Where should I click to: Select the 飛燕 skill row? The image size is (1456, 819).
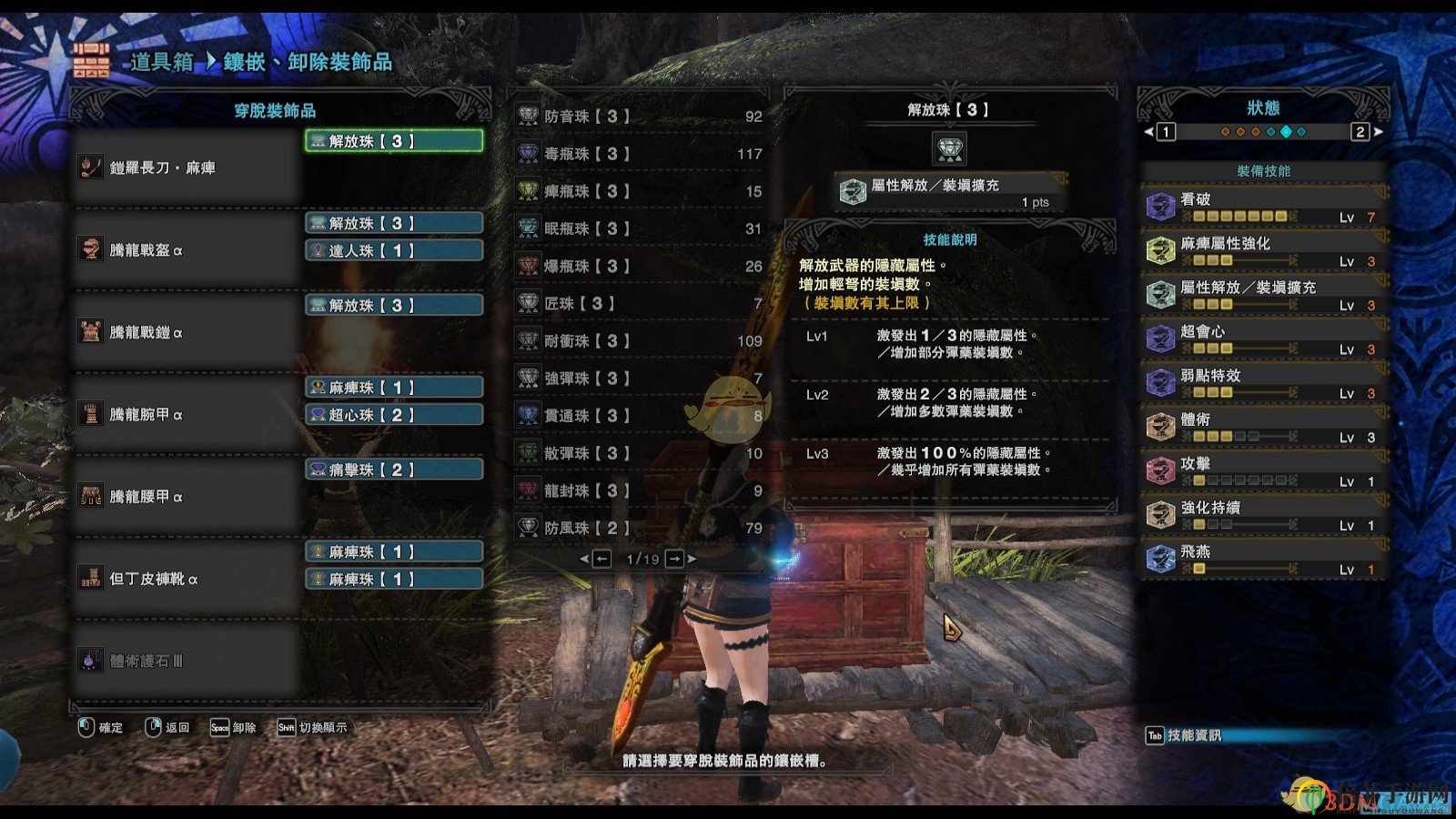1263,559
